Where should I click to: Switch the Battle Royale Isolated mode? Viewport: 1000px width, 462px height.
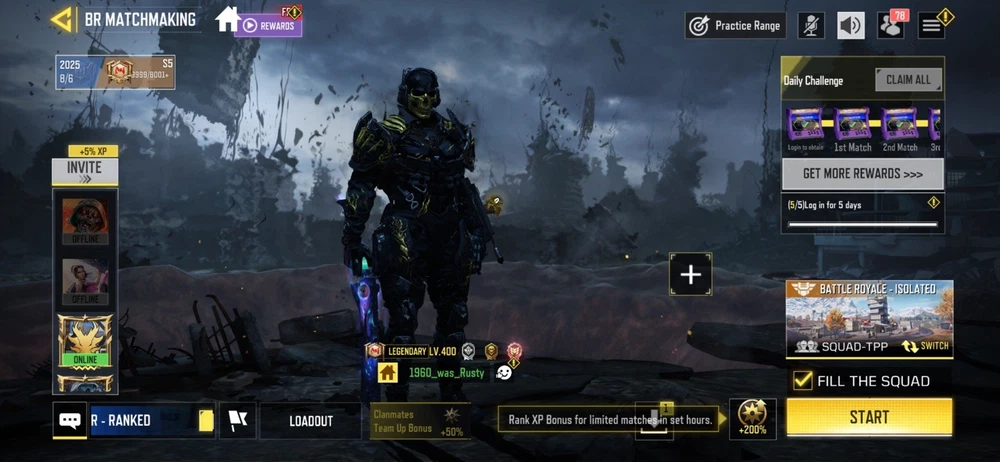click(x=925, y=346)
